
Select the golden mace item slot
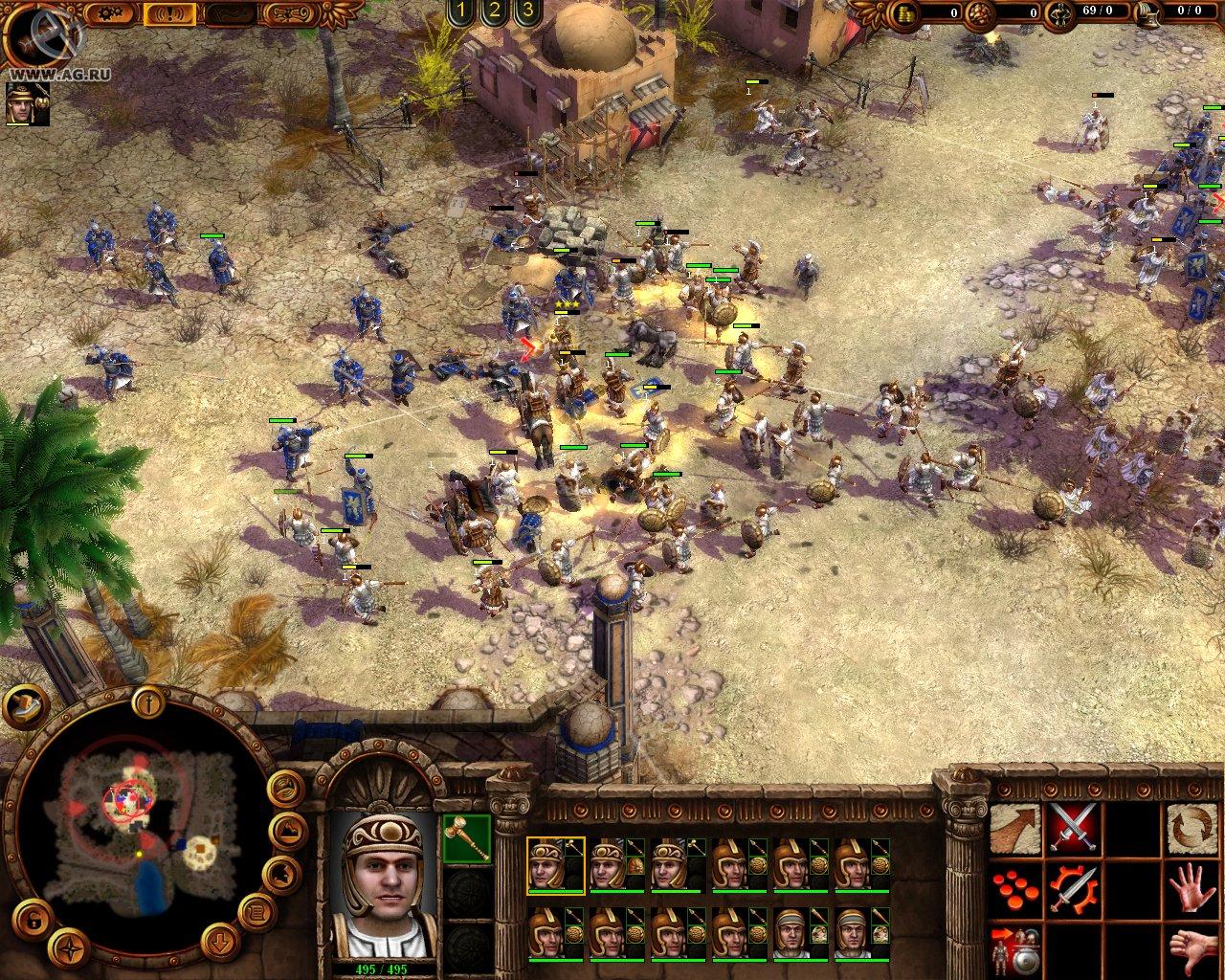click(466, 836)
